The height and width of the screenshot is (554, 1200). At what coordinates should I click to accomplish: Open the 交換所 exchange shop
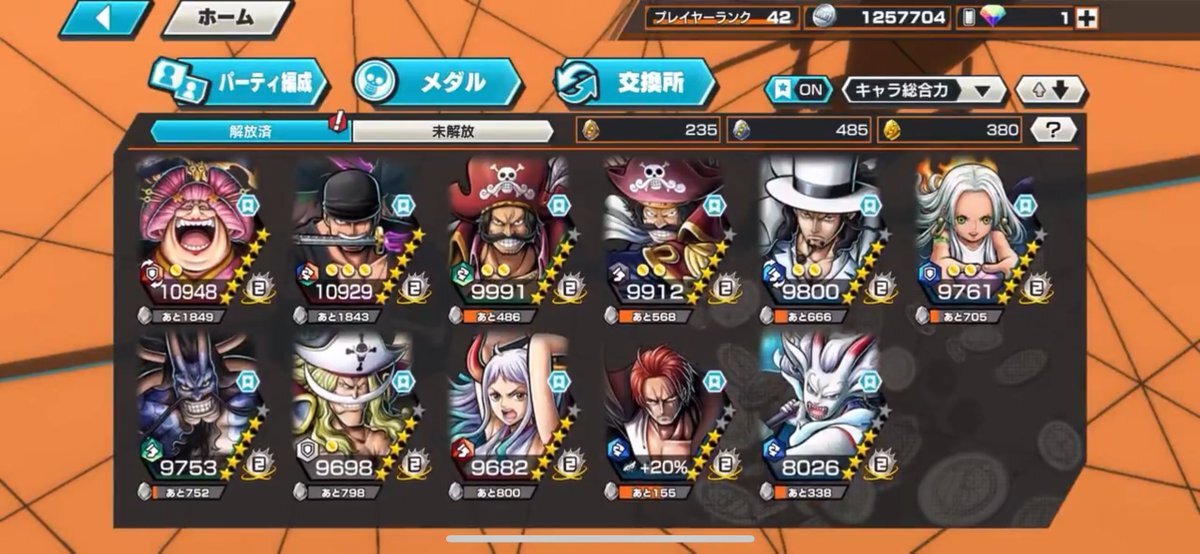pos(635,83)
